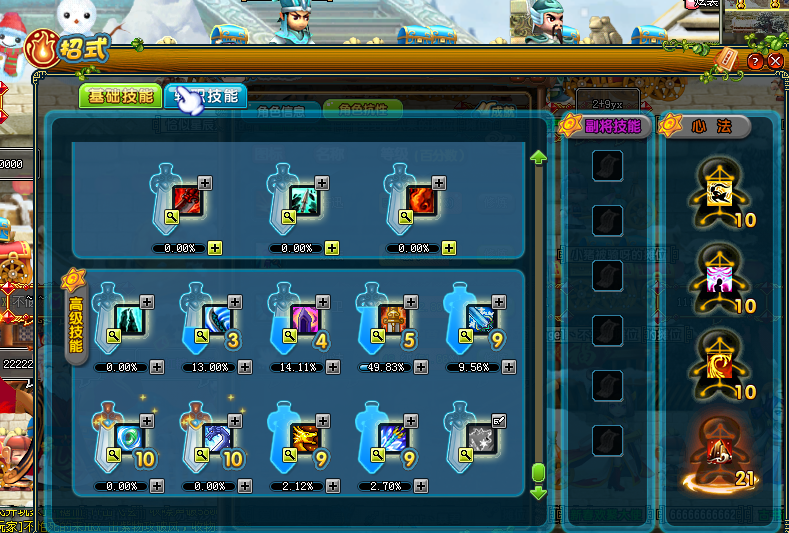The width and height of the screenshot is (789, 533).
Task: Select the orange flame swirl skill
Action: pyautogui.click(x=421, y=200)
